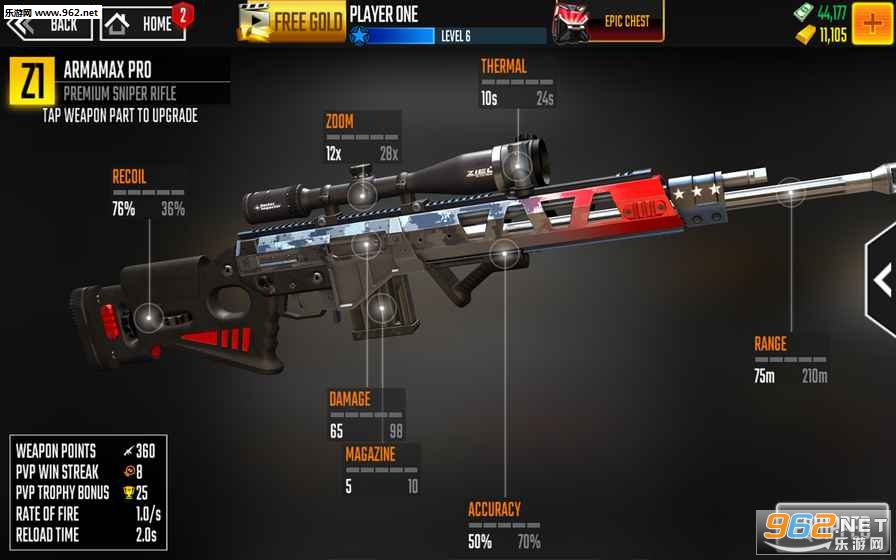View Player One level profile
896x560 pixels.
(446, 25)
